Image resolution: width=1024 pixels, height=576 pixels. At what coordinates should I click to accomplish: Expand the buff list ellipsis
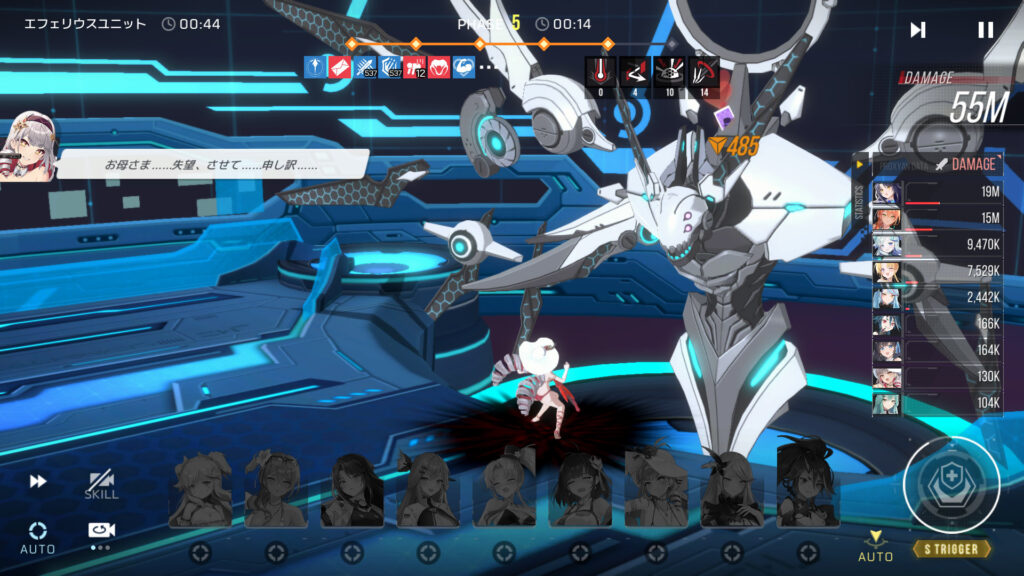pos(487,67)
